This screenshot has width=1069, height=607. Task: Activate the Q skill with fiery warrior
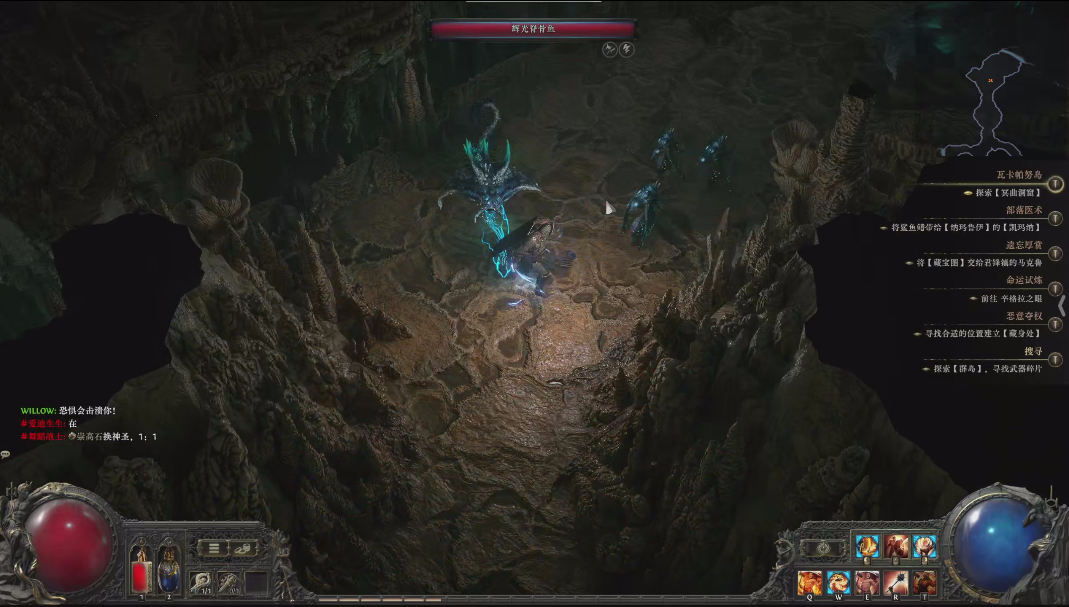tap(809, 582)
